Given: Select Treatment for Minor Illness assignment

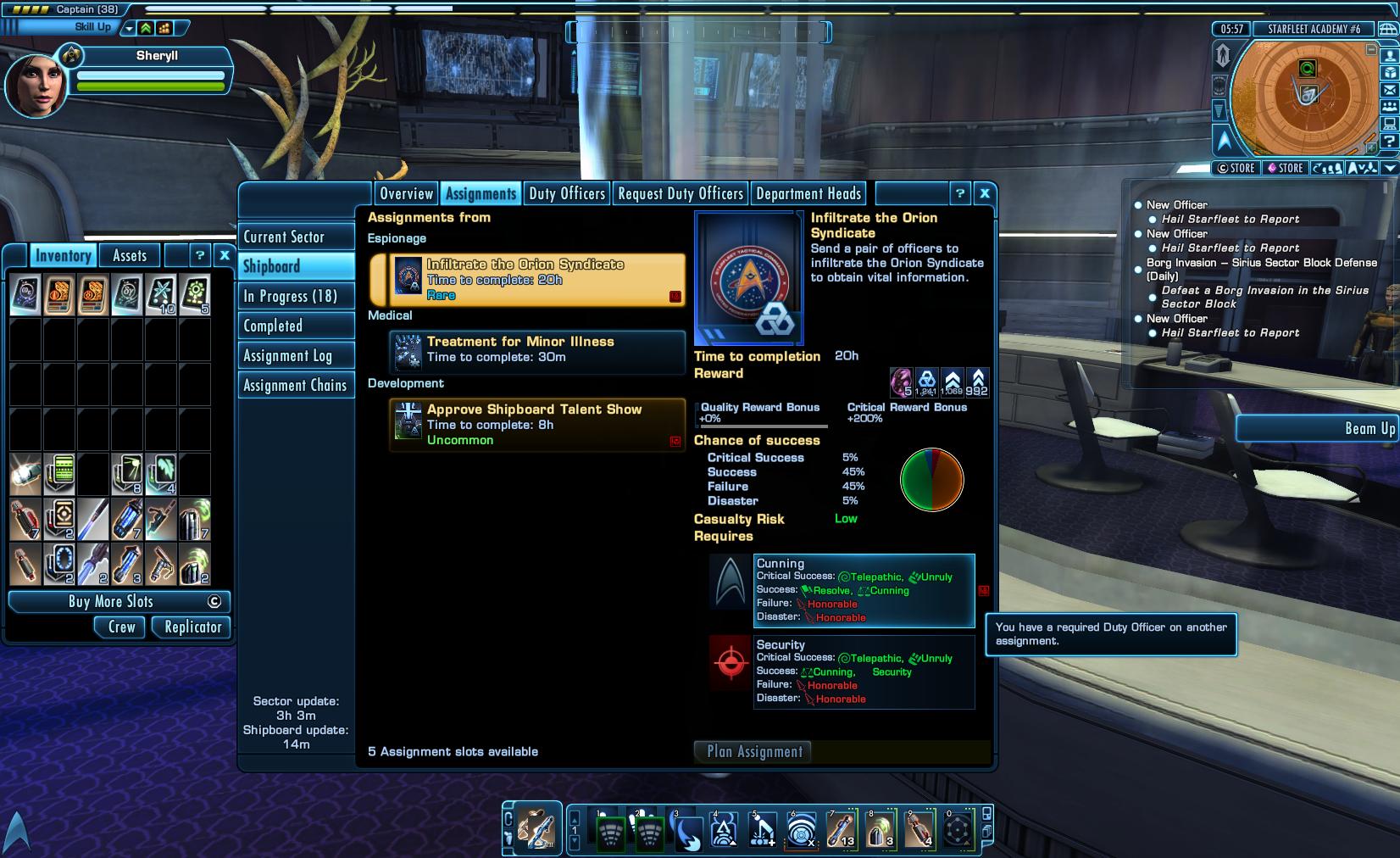Looking at the screenshot, I should (537, 349).
